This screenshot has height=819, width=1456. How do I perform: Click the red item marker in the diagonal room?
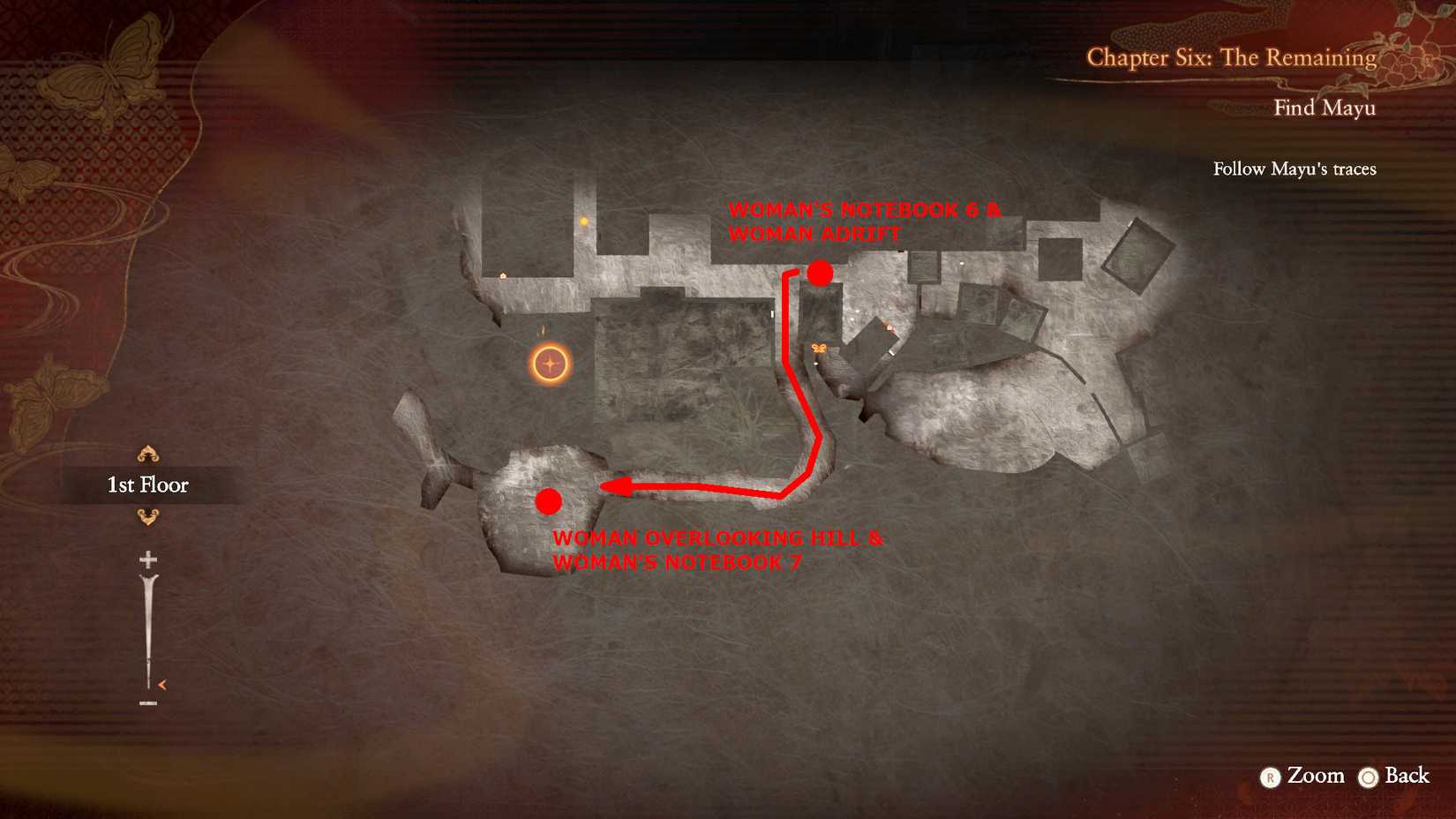(x=889, y=327)
